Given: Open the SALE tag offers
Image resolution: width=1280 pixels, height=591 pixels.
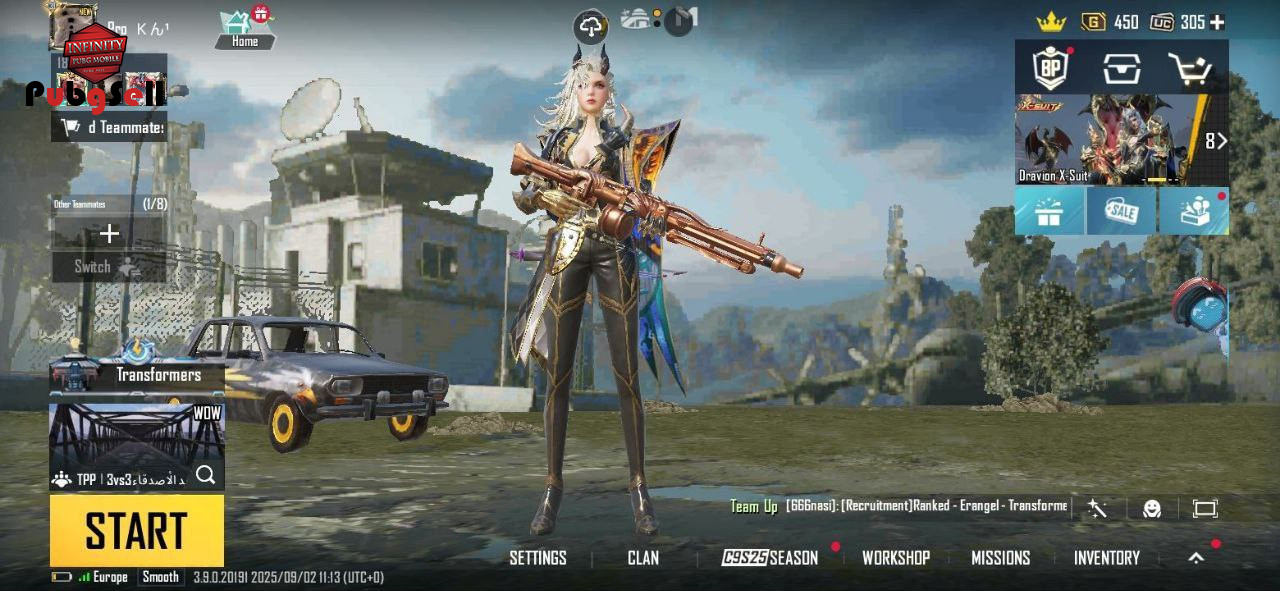Looking at the screenshot, I should (x=1121, y=211).
